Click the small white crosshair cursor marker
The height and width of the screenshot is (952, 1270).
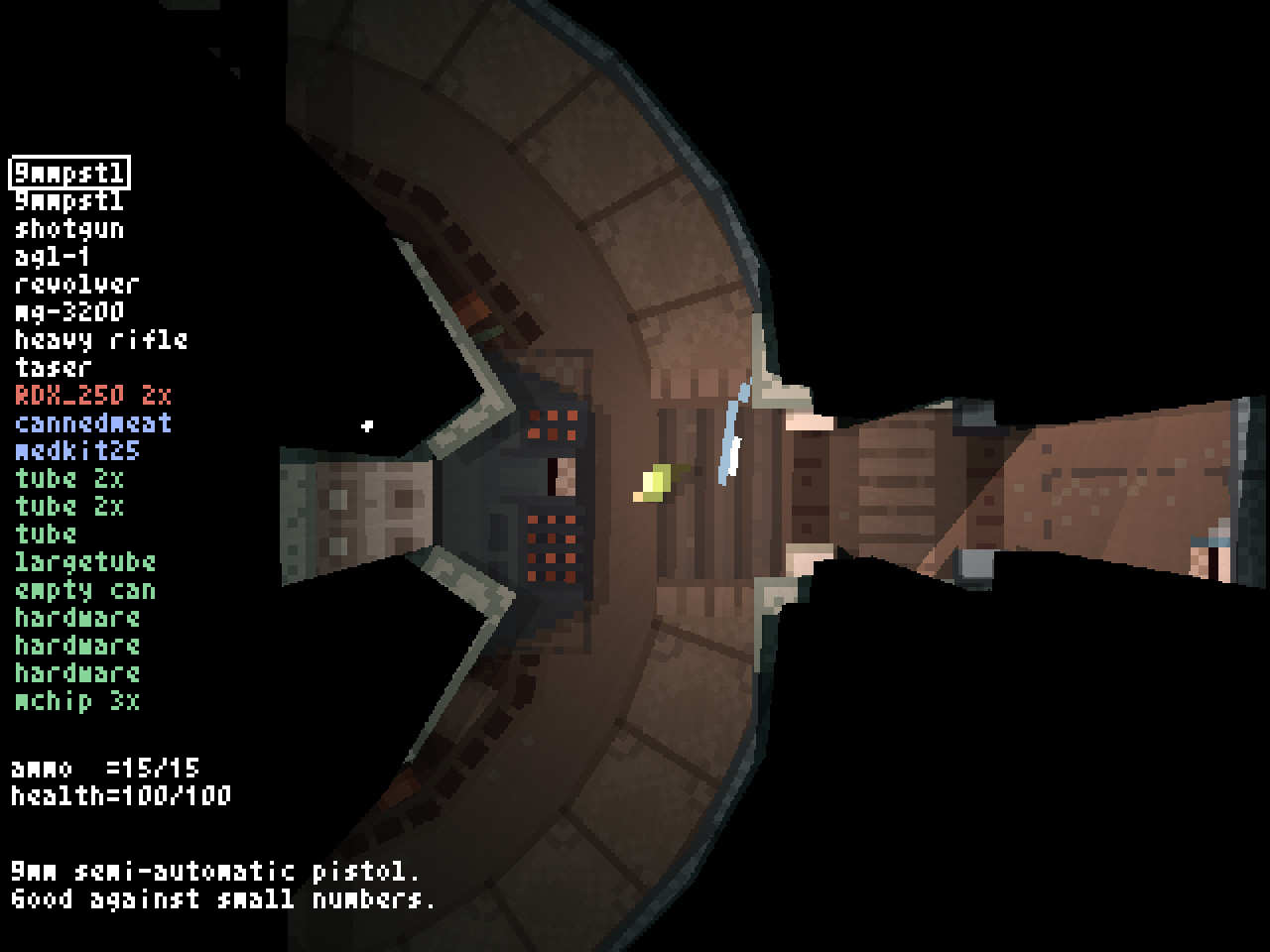[x=368, y=424]
